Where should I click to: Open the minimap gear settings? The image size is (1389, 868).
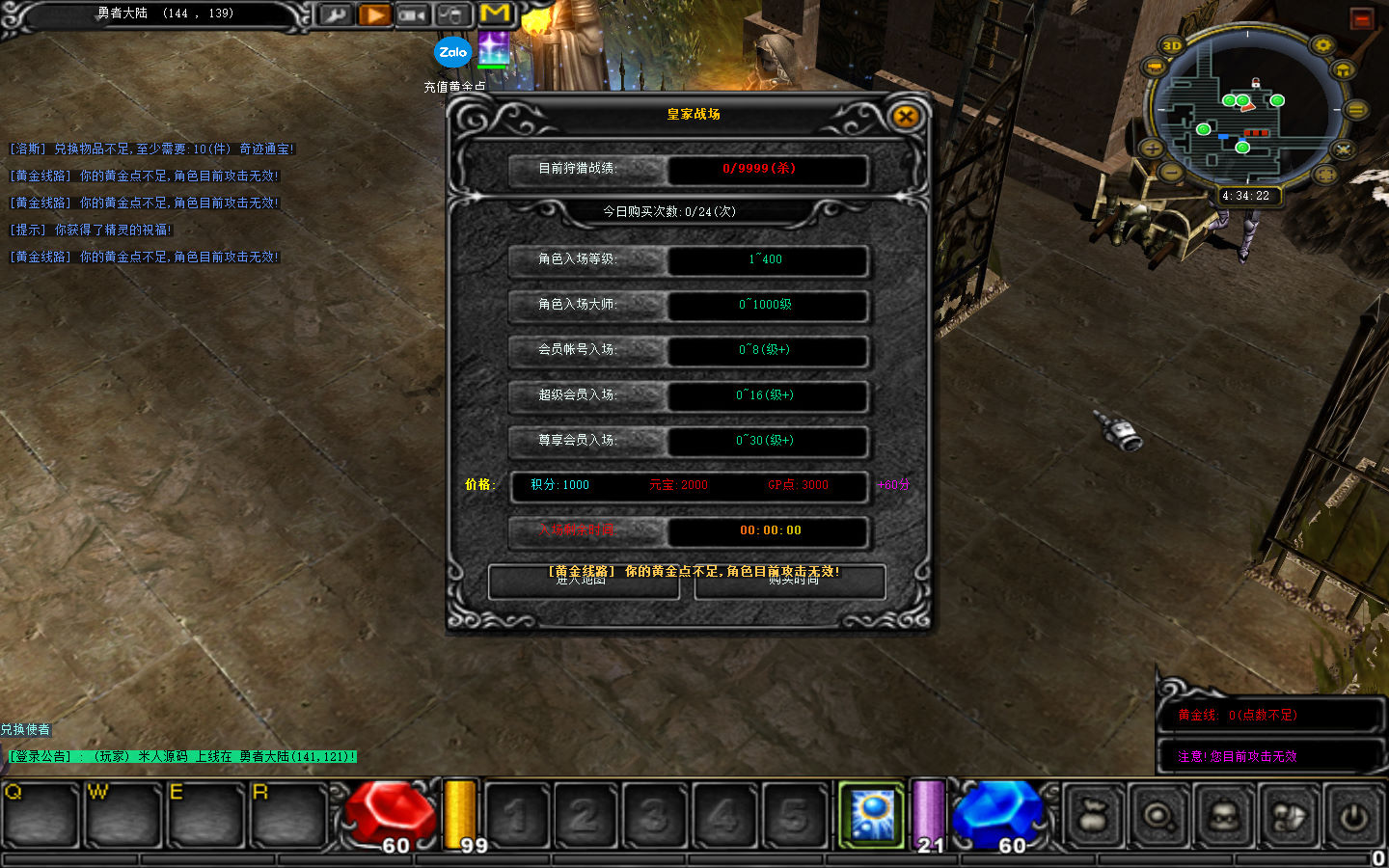(1322, 45)
